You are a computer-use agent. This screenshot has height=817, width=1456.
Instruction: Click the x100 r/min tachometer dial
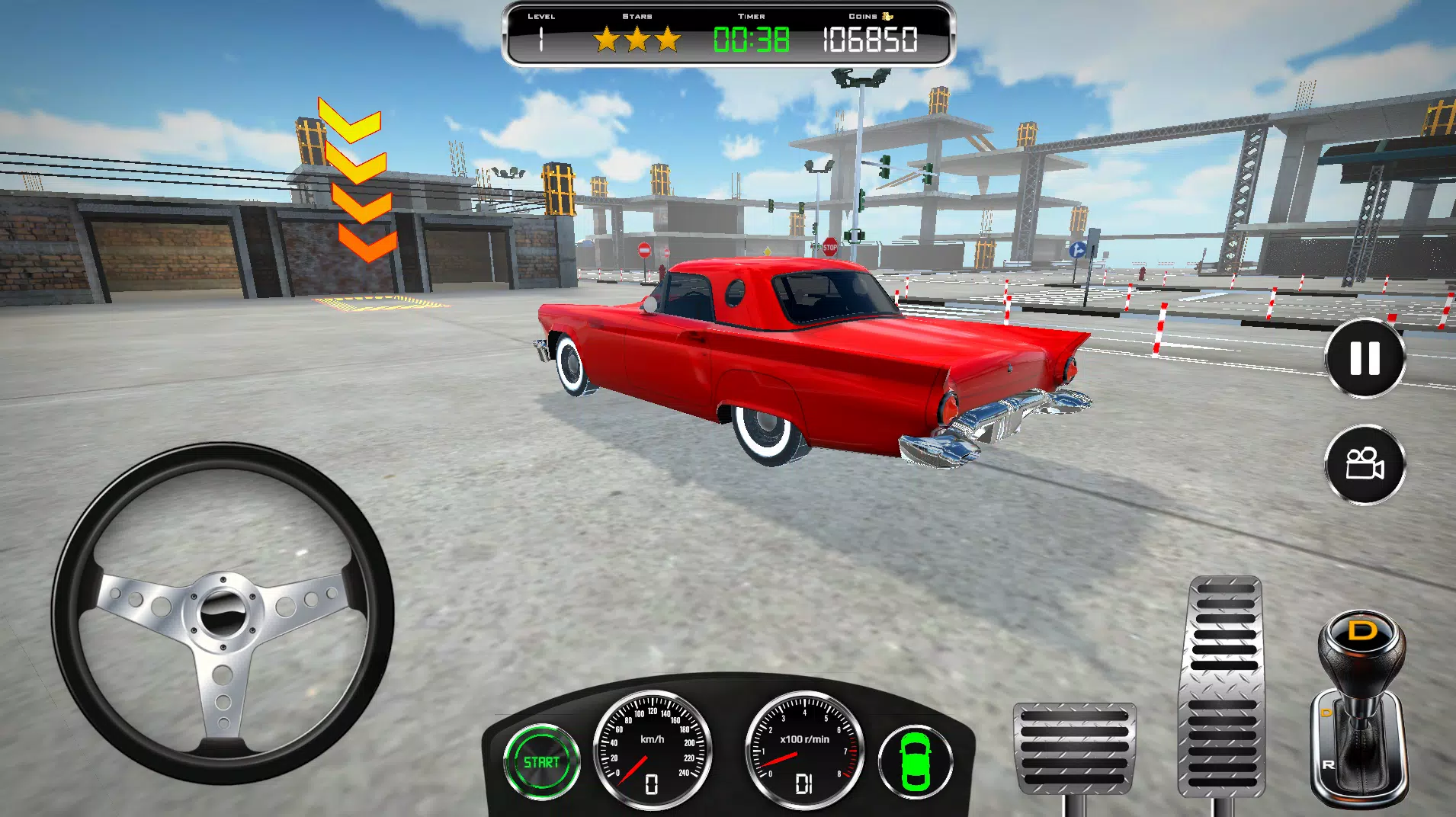point(802,751)
